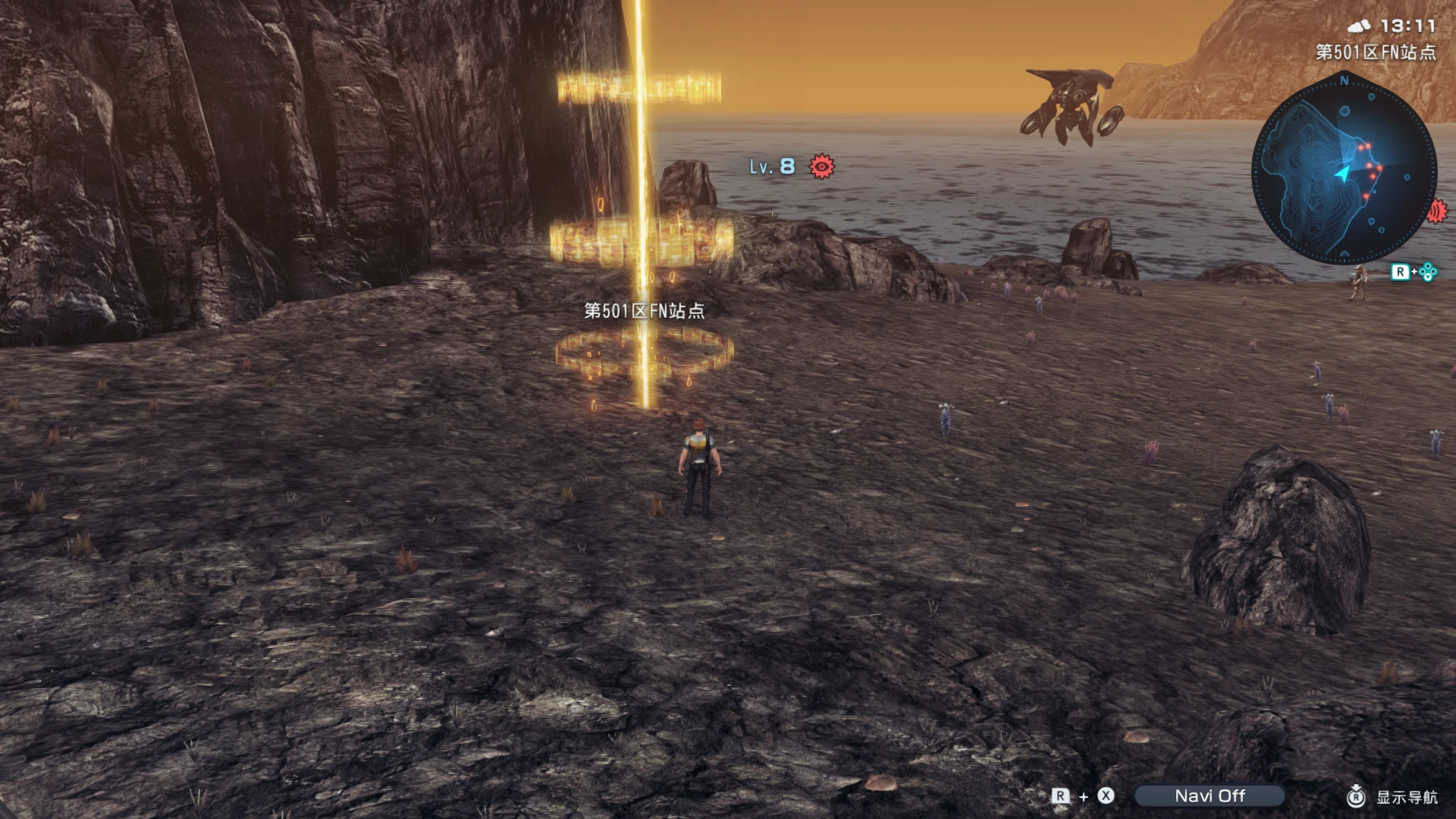Select the player arrow cursor on the minimap
Viewport: 1456px width, 819px height.
[1343, 171]
